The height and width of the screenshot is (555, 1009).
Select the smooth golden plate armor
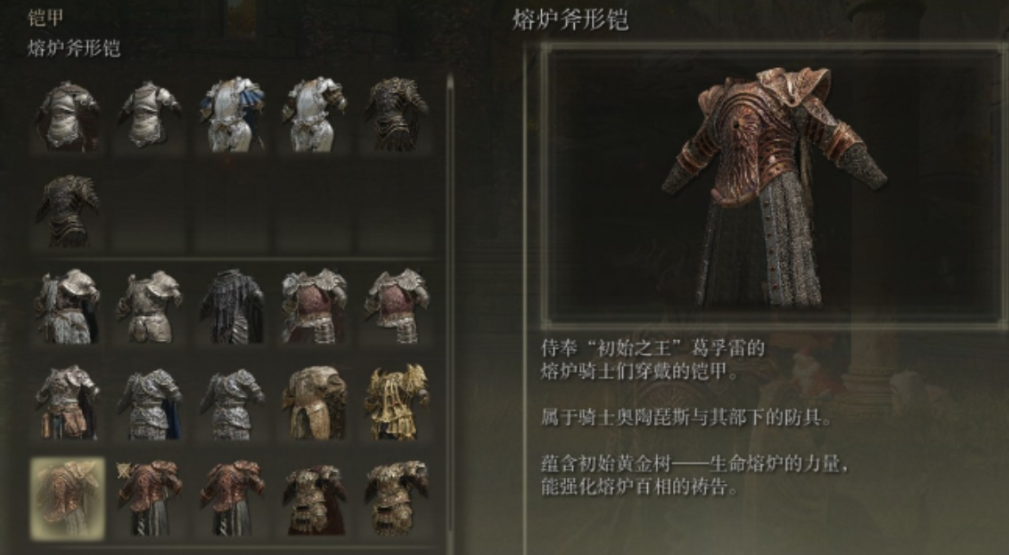pos(314,401)
